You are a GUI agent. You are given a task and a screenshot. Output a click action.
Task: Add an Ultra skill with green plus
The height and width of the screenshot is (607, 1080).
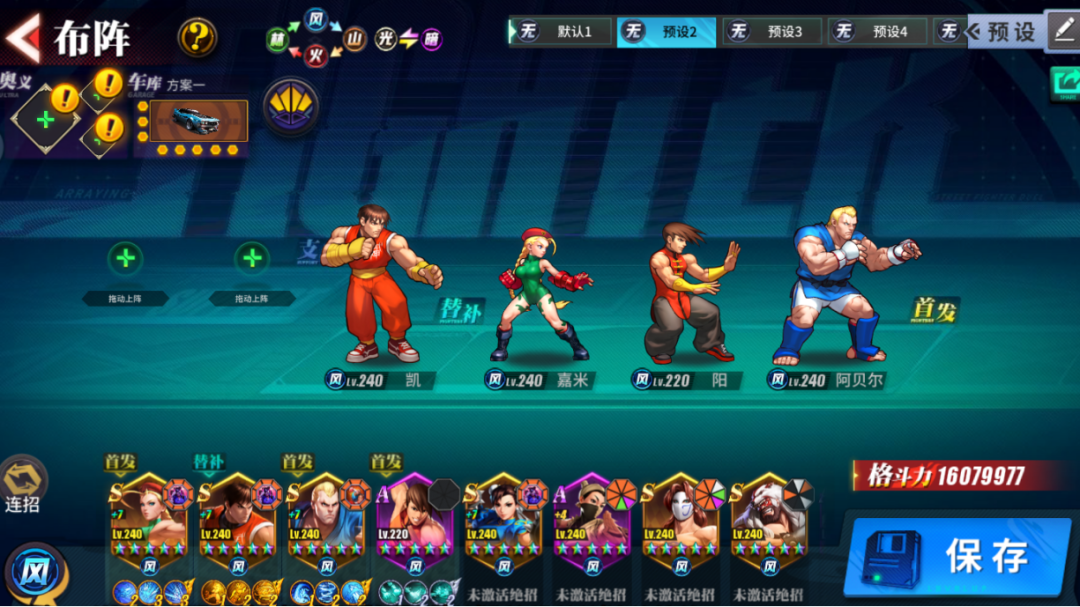[x=45, y=120]
